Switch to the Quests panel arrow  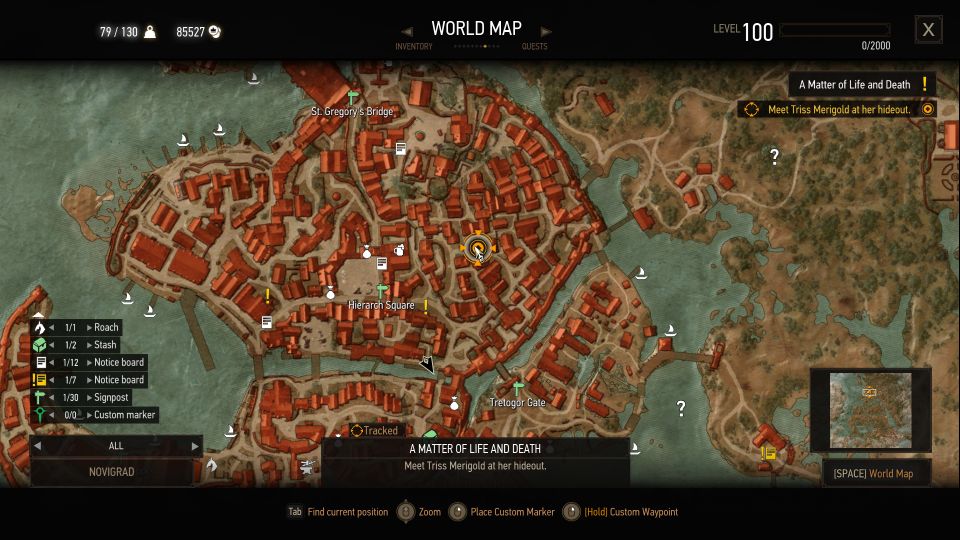click(x=546, y=31)
